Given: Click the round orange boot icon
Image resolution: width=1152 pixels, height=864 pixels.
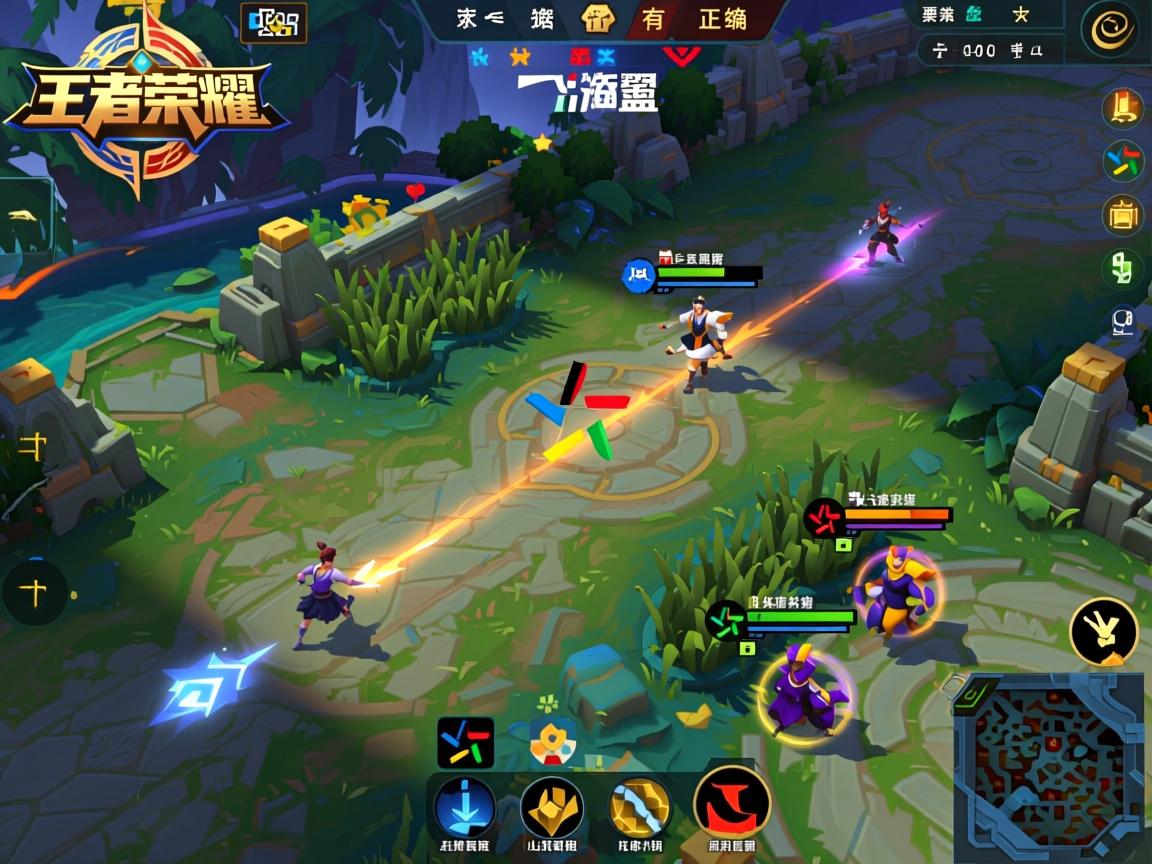Looking at the screenshot, I should click(x=1123, y=108).
